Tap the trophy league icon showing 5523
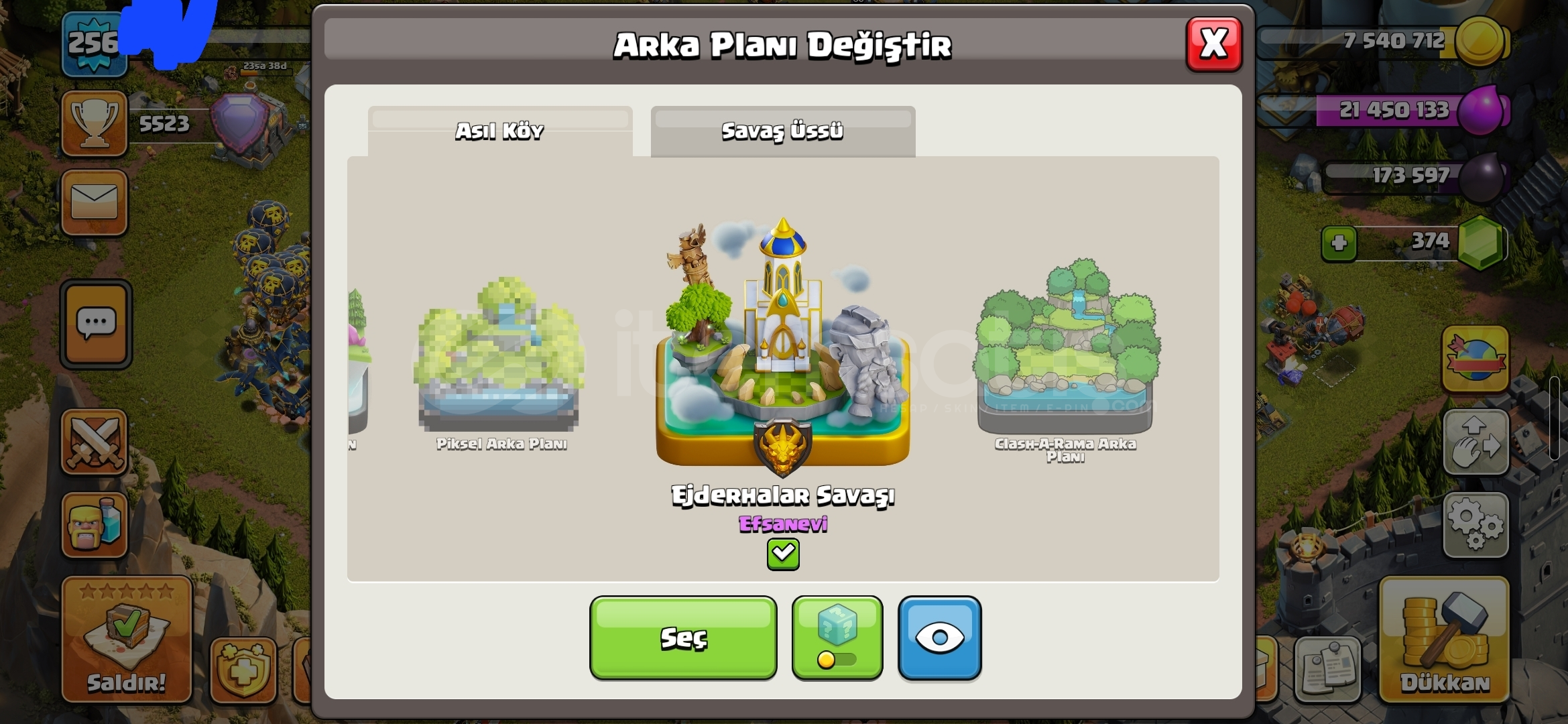Image resolution: width=1568 pixels, height=724 pixels. tap(95, 124)
